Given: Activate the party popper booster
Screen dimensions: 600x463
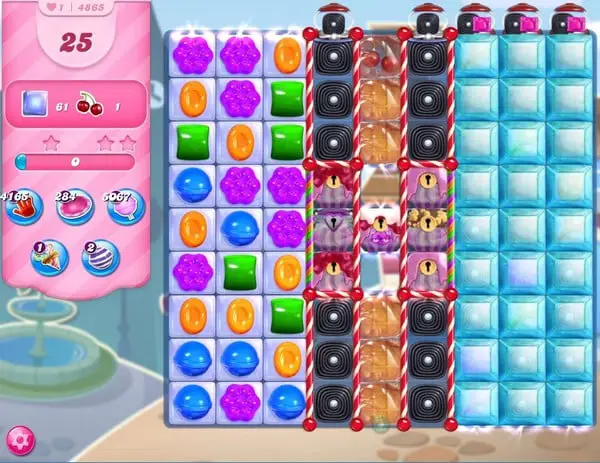Looking at the screenshot, I should pos(48,257).
